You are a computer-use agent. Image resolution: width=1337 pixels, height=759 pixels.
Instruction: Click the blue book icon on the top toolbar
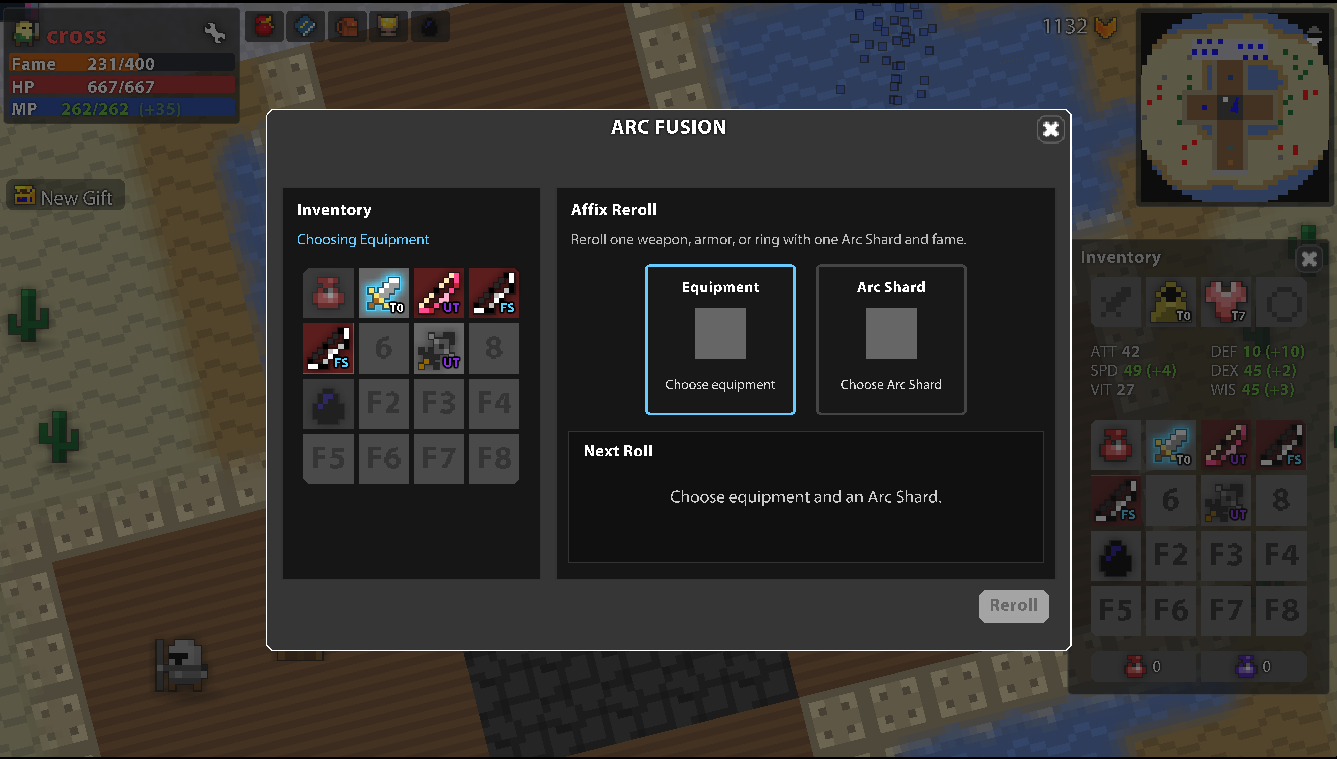pos(305,26)
